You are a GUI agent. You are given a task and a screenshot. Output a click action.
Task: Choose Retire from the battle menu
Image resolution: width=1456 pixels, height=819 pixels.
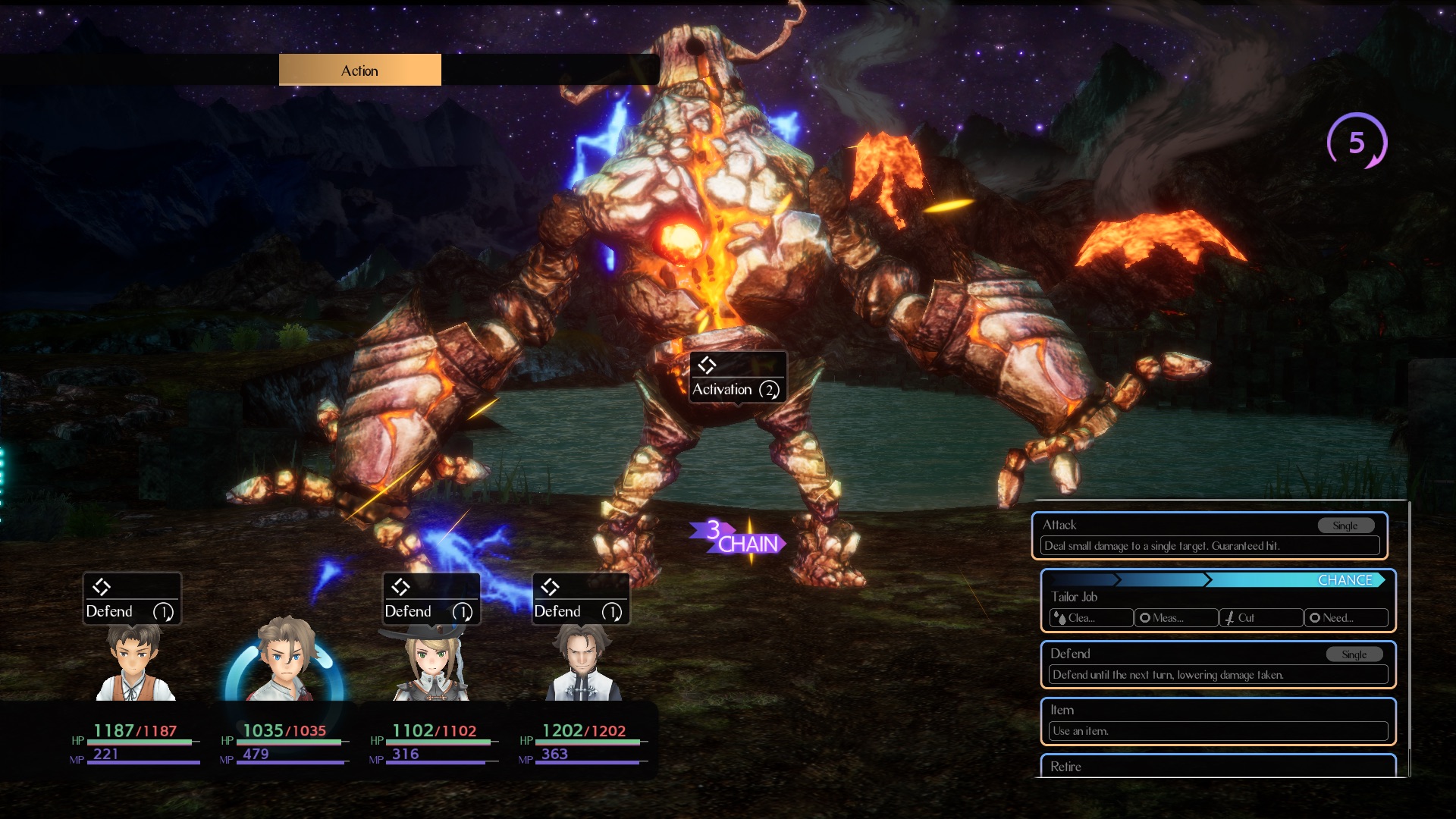(1218, 766)
